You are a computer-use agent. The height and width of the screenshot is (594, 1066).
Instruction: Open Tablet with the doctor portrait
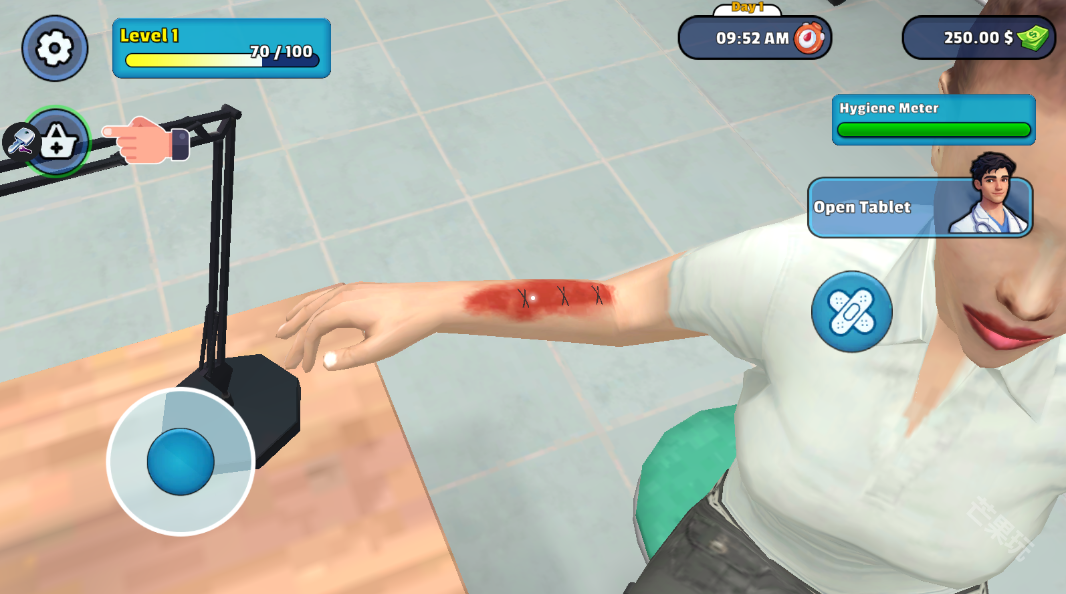(919, 207)
